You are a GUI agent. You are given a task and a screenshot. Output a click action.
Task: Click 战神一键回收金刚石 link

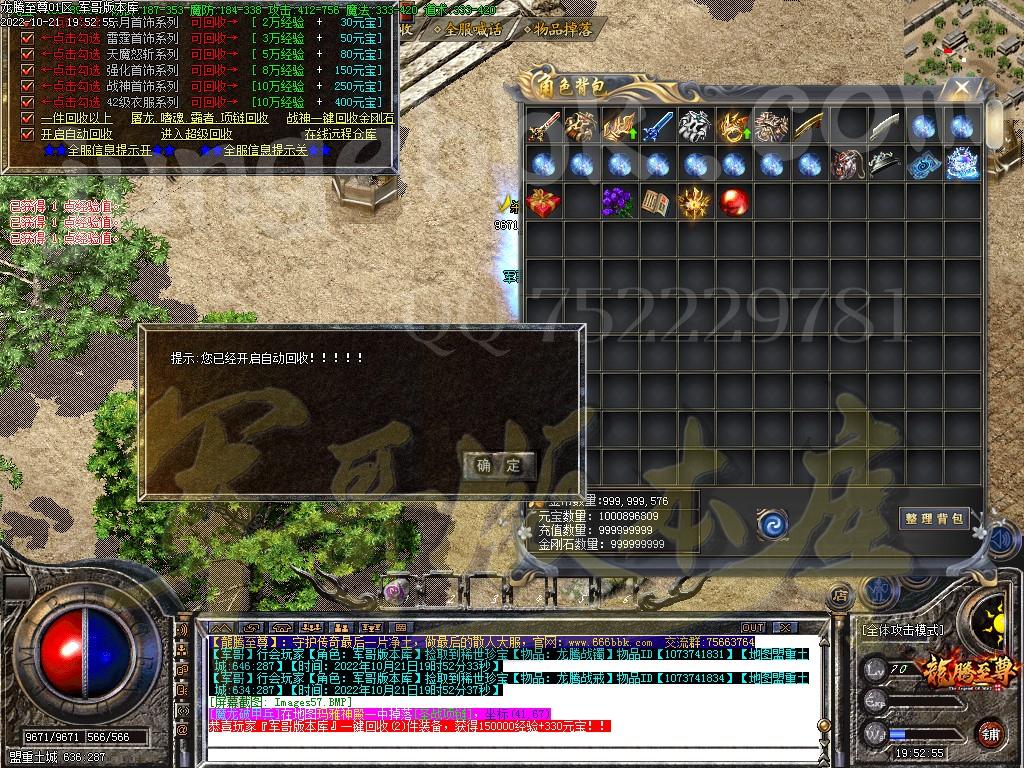tap(340, 118)
